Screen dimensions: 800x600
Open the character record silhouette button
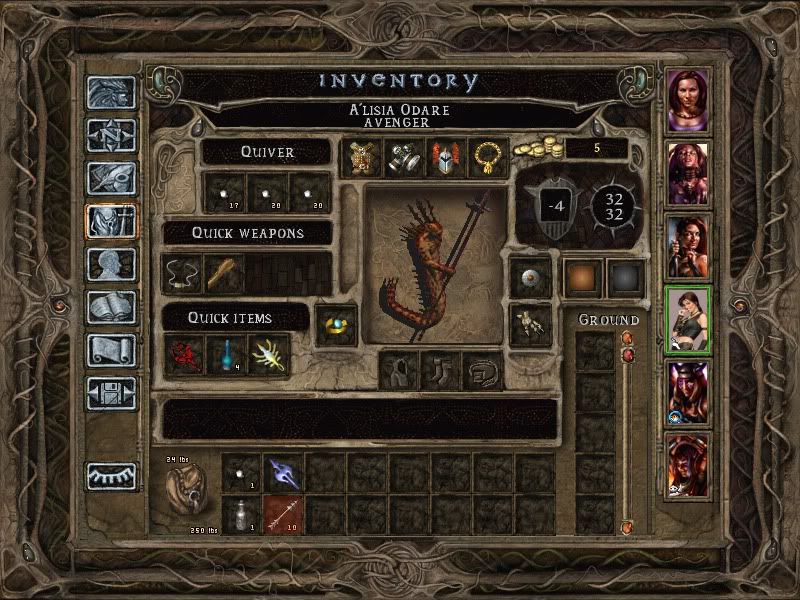tap(110, 265)
